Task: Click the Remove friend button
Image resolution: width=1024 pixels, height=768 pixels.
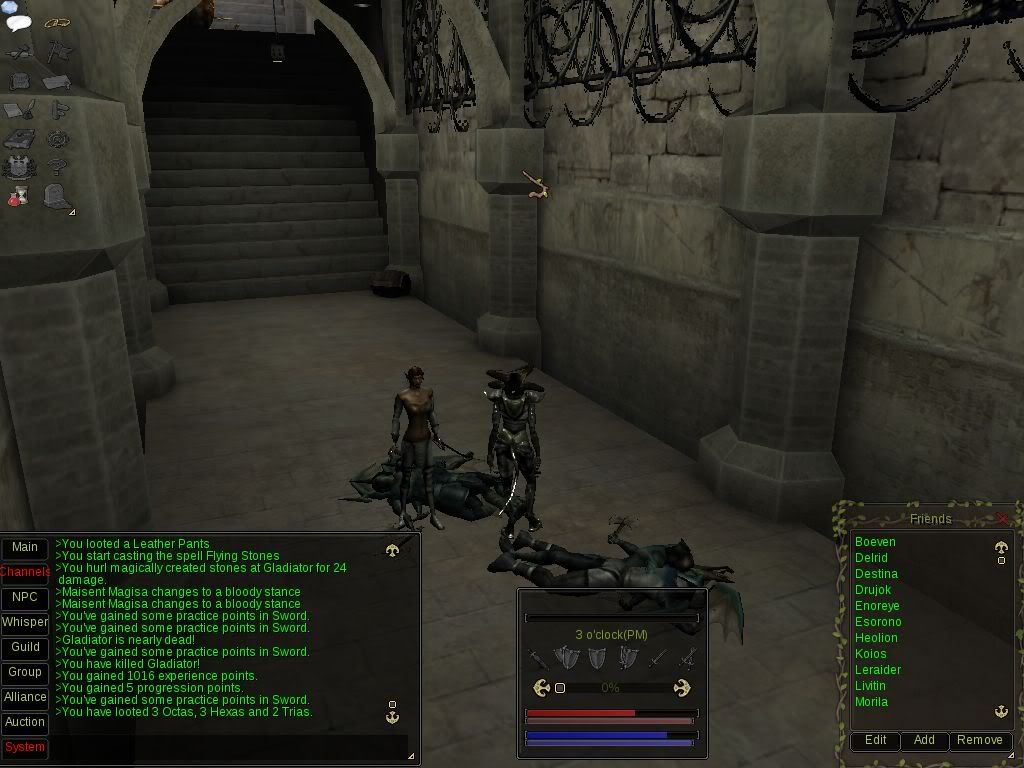Action: (x=979, y=740)
